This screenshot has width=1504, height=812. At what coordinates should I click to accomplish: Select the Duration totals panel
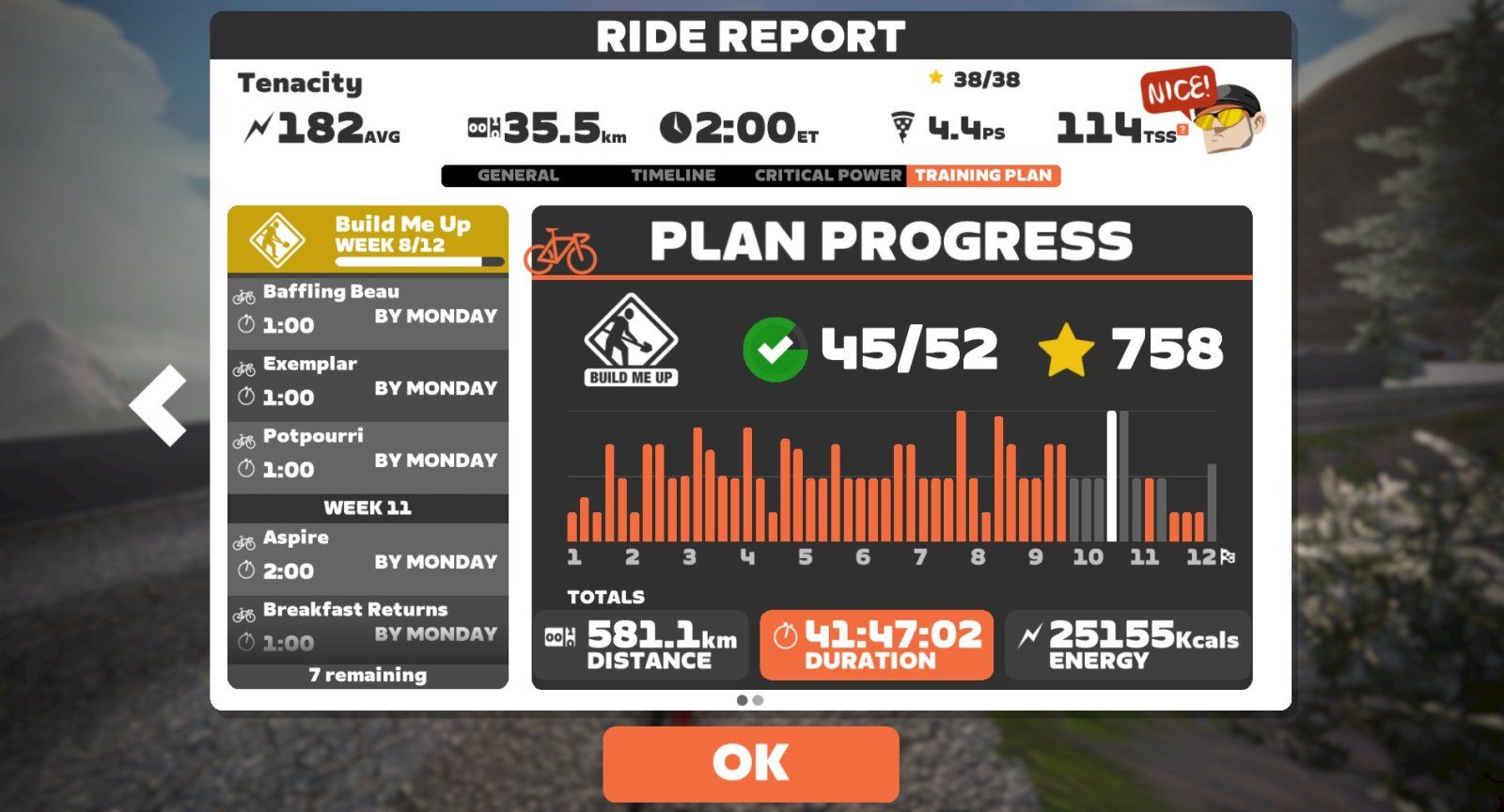876,645
